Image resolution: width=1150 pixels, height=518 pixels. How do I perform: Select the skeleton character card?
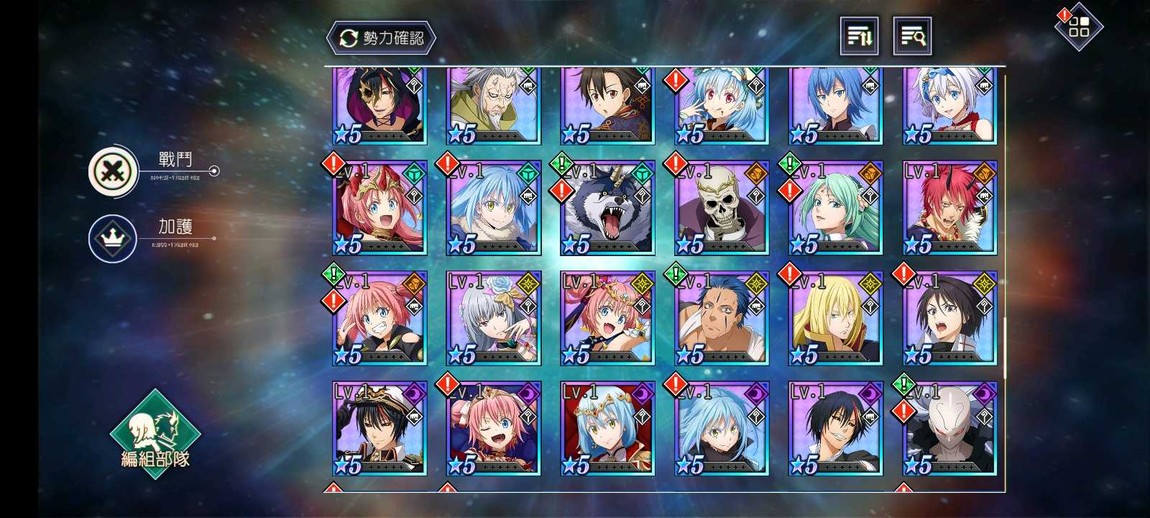(723, 208)
